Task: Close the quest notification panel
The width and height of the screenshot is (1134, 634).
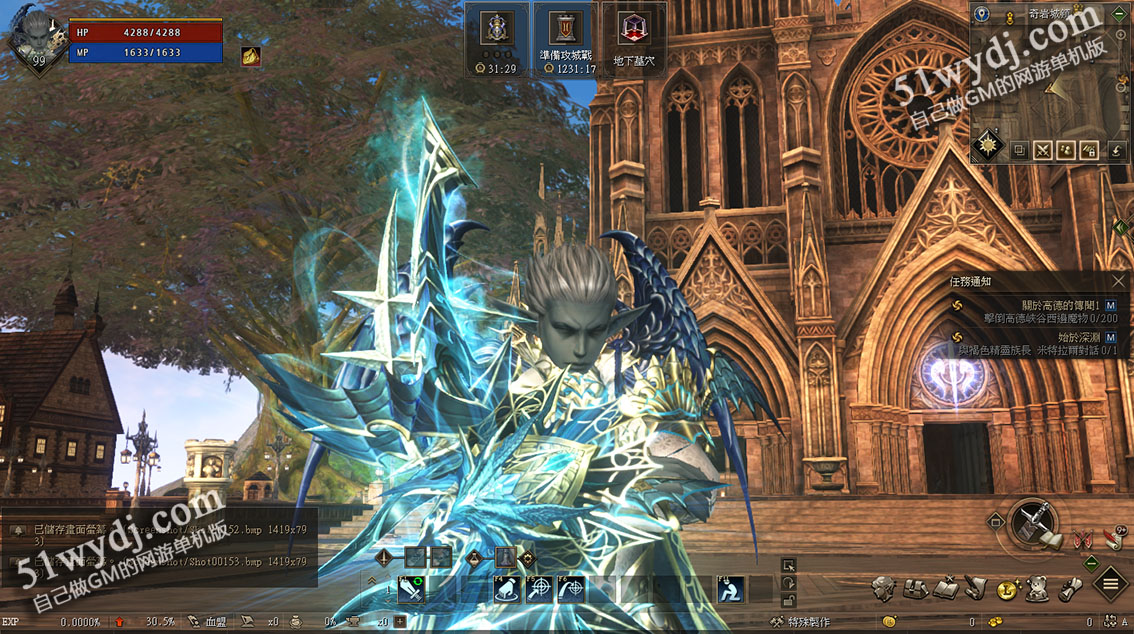Action: point(1118,282)
